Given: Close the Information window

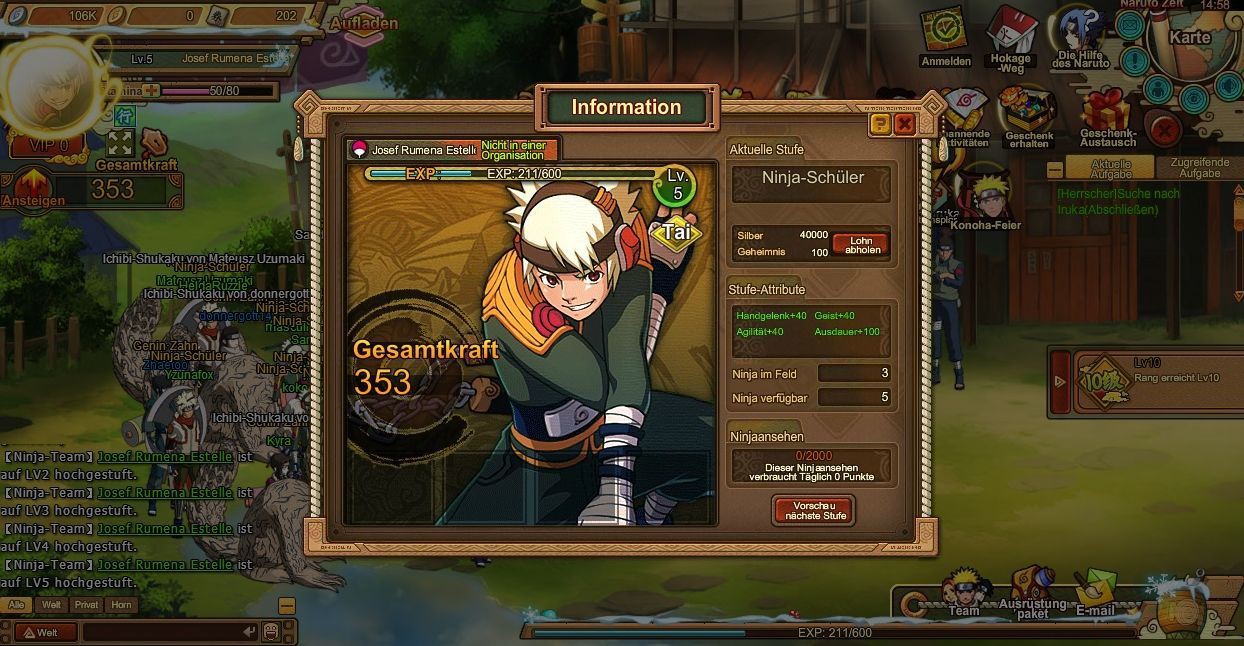Looking at the screenshot, I should coord(905,124).
